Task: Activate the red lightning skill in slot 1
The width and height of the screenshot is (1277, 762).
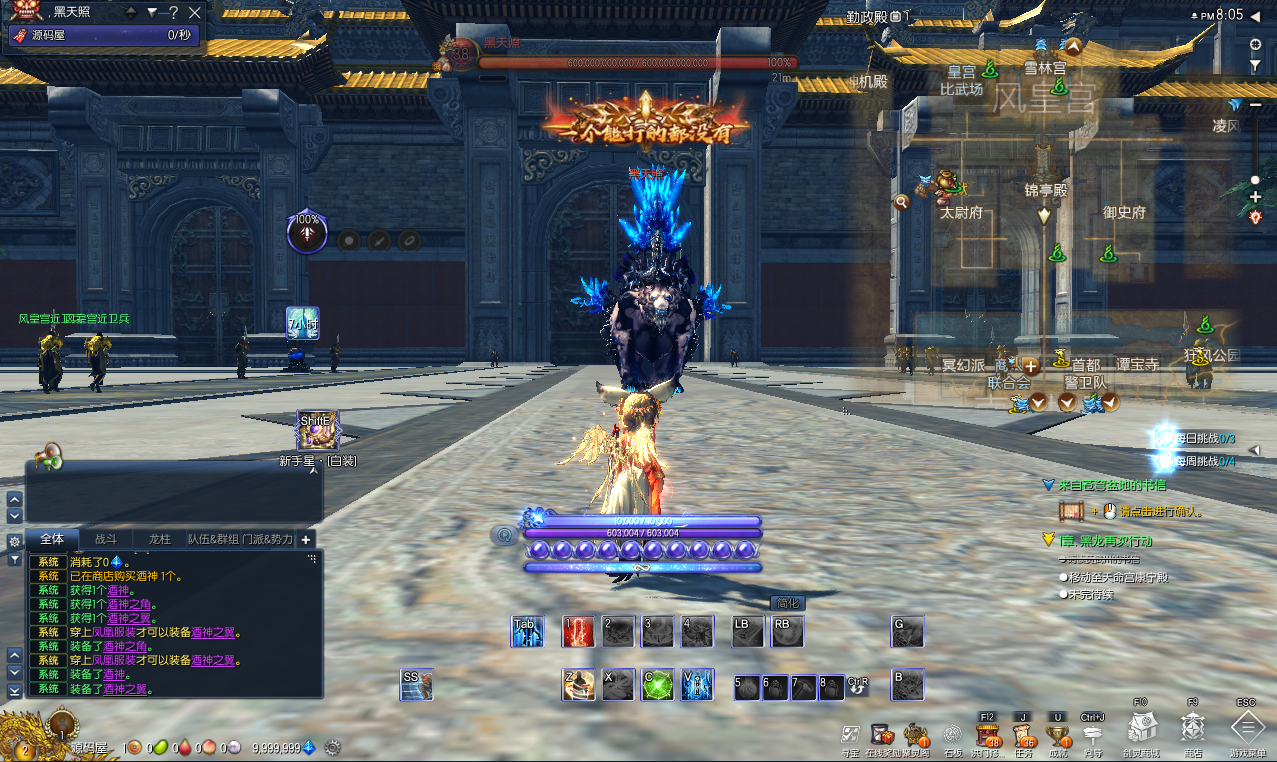Action: pos(578,632)
